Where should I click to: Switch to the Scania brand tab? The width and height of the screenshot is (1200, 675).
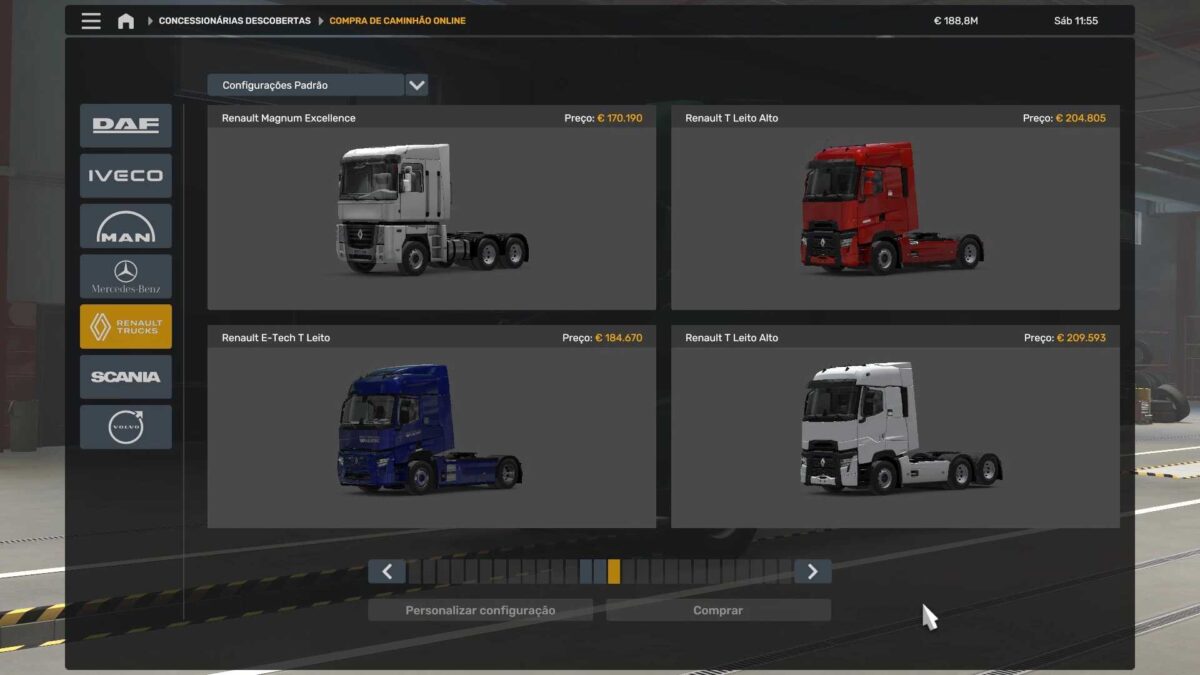point(126,377)
